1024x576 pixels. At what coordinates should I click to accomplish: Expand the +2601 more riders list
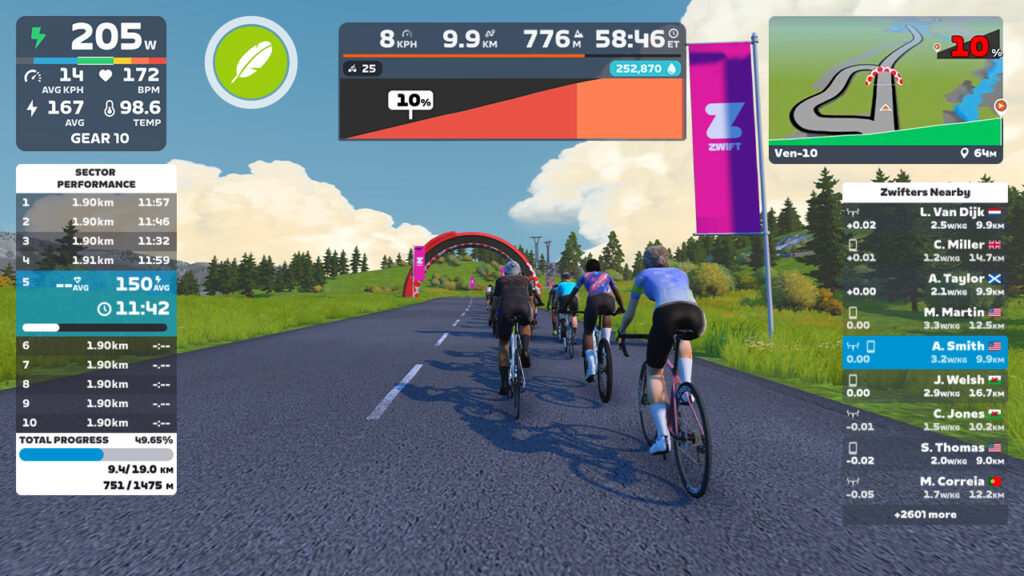[x=924, y=515]
